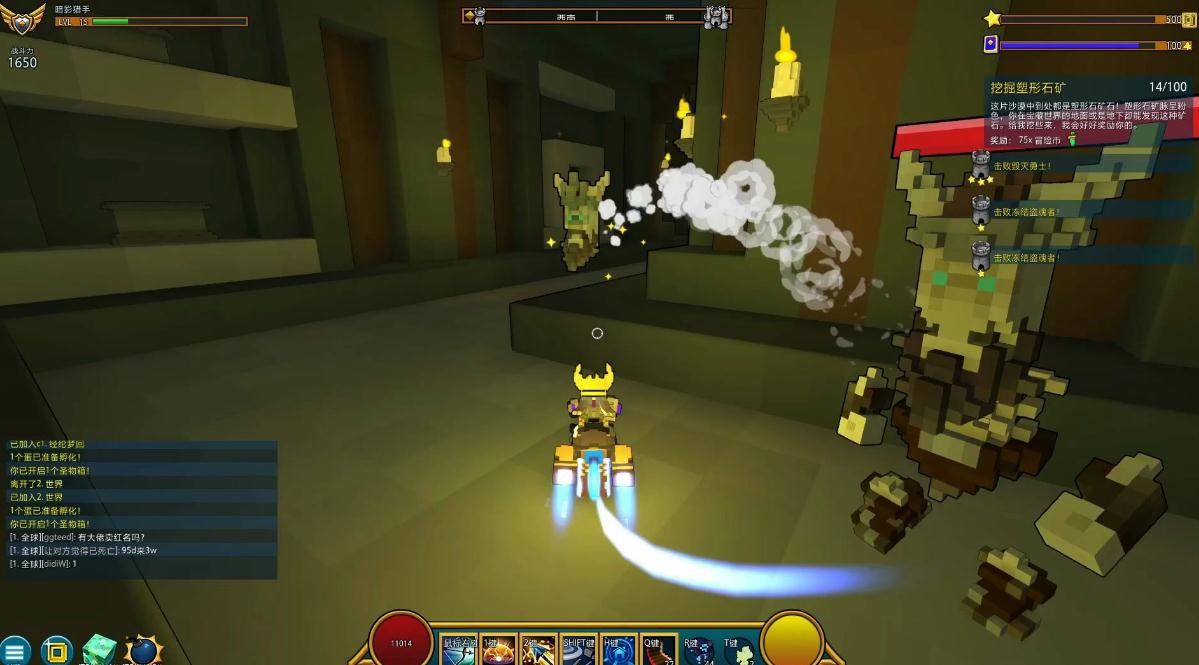Click the yellow square window icon
Screen dimensions: 1199x665
57,651
